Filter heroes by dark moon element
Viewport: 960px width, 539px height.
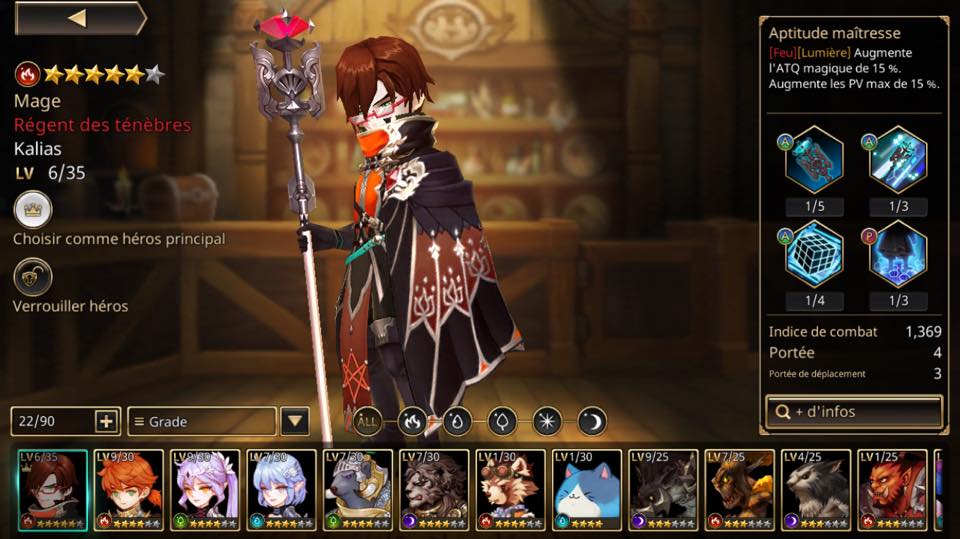pyautogui.click(x=592, y=421)
